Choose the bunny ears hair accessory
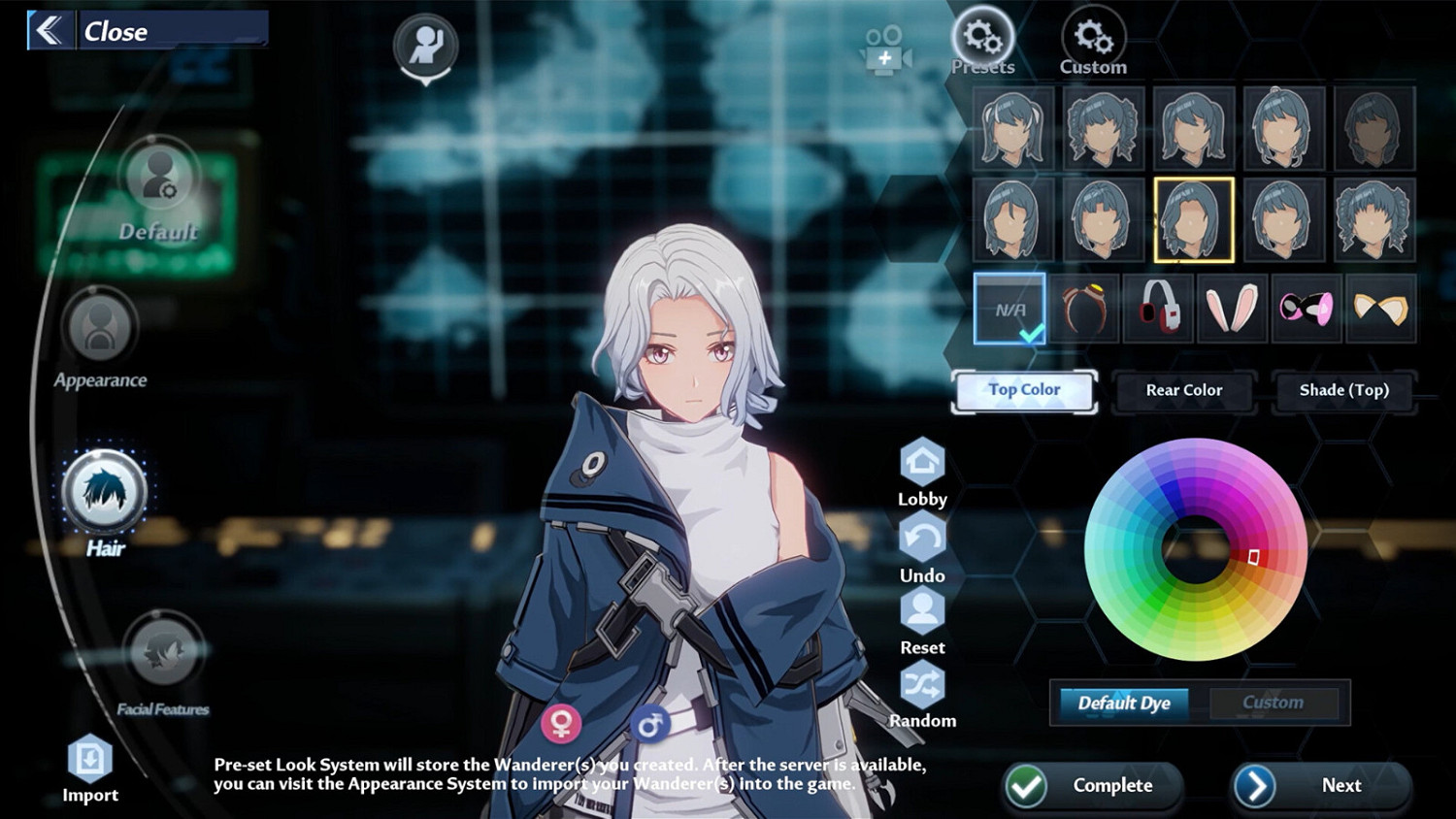The height and width of the screenshot is (819, 1456). pyautogui.click(x=1232, y=309)
